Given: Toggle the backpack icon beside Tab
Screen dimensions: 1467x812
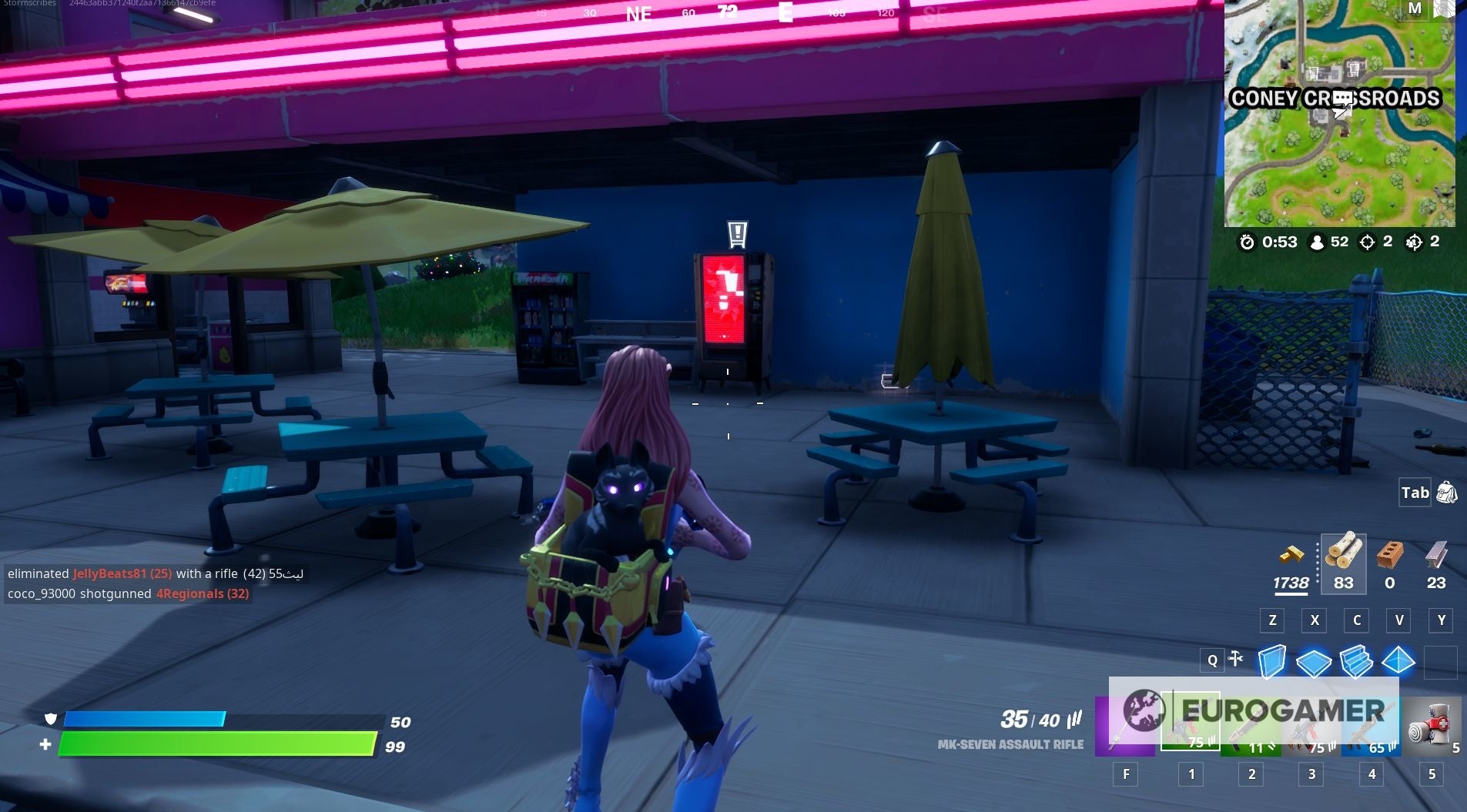Looking at the screenshot, I should click(x=1446, y=493).
